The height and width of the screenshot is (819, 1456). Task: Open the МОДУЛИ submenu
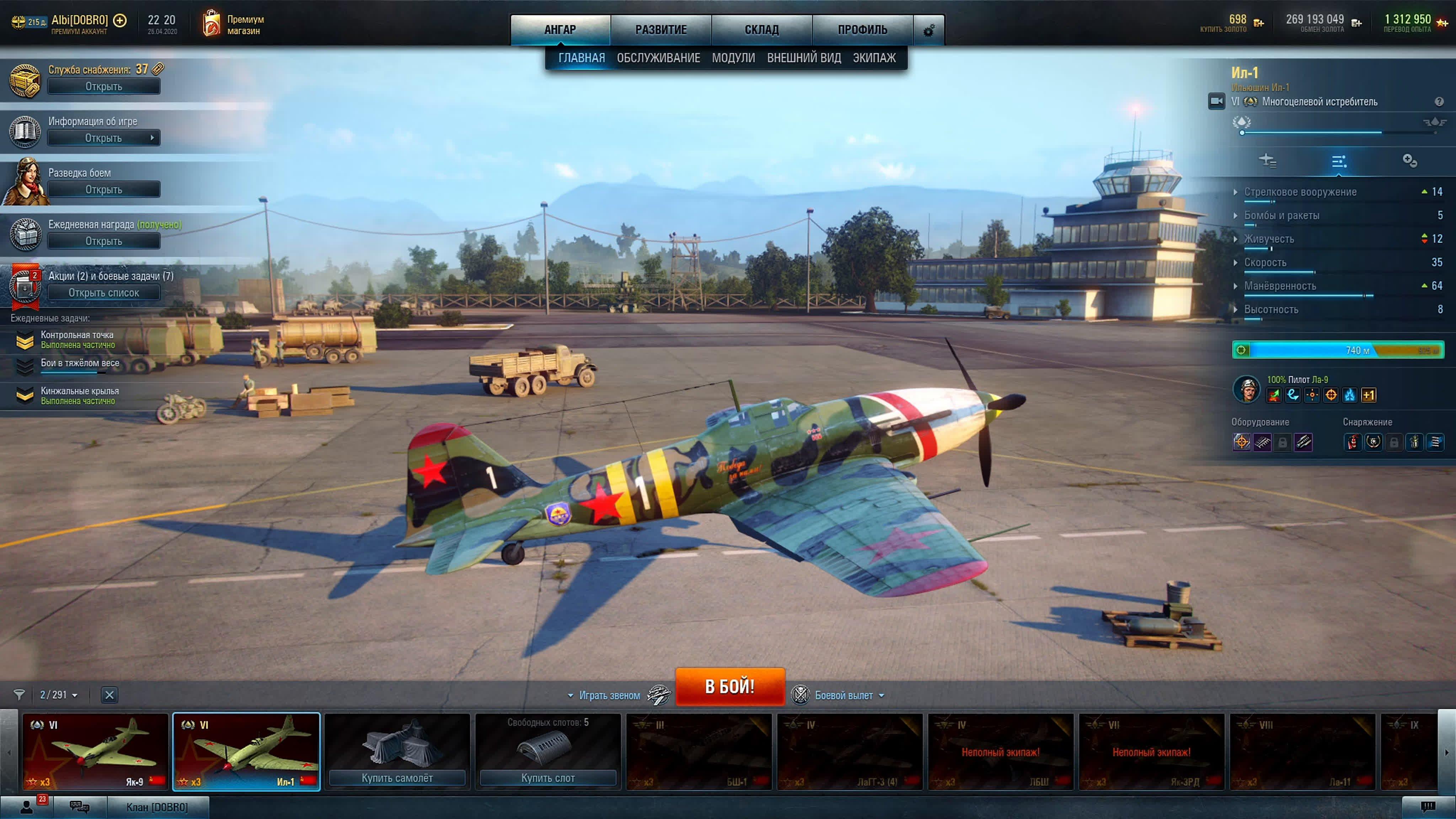tap(733, 58)
